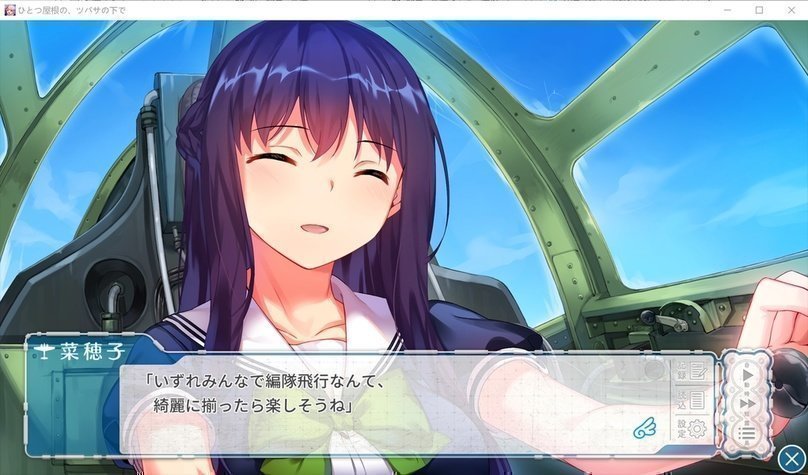
Task: Close the game window
Action: 790,9
